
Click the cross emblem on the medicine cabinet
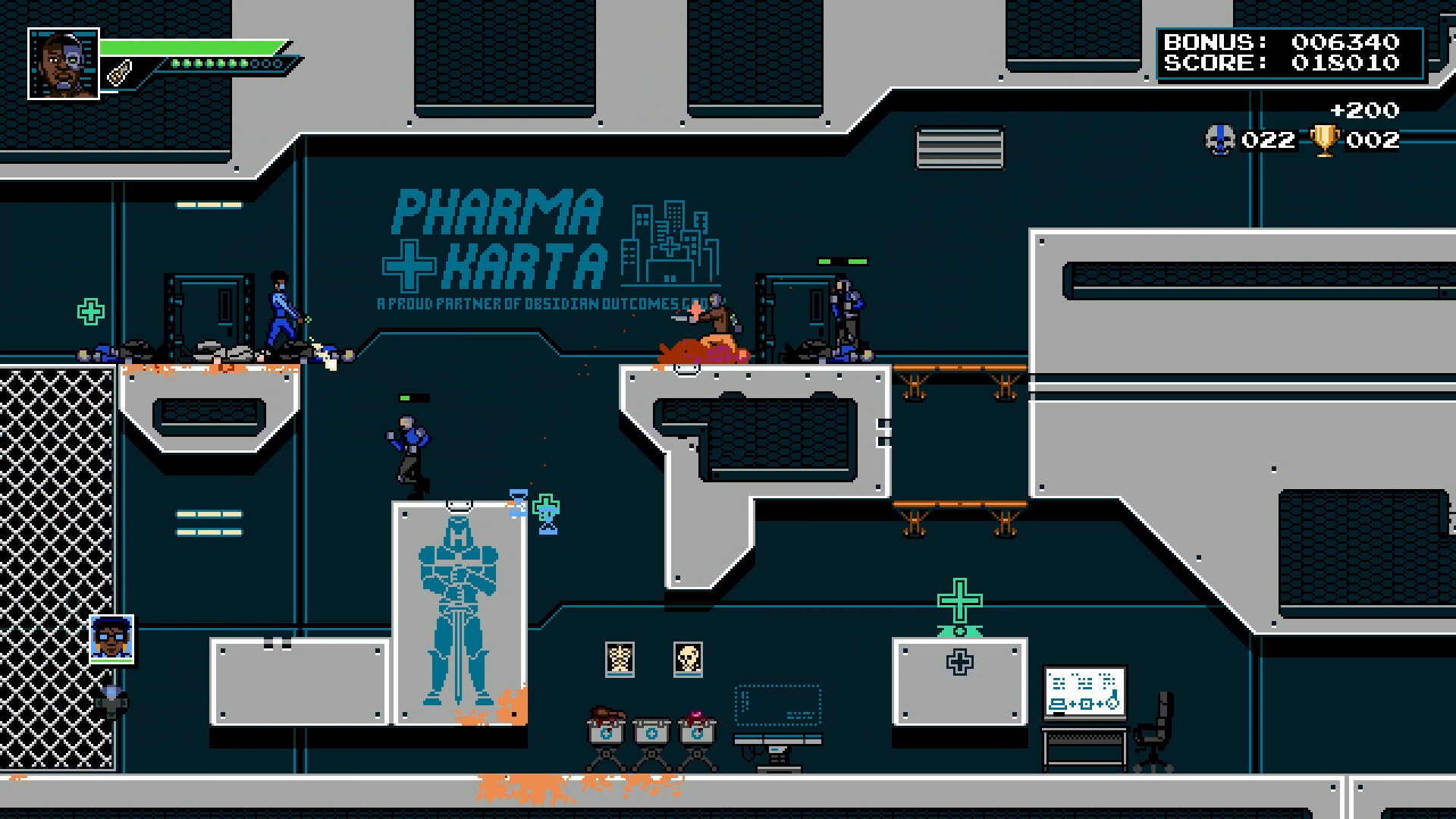959,663
